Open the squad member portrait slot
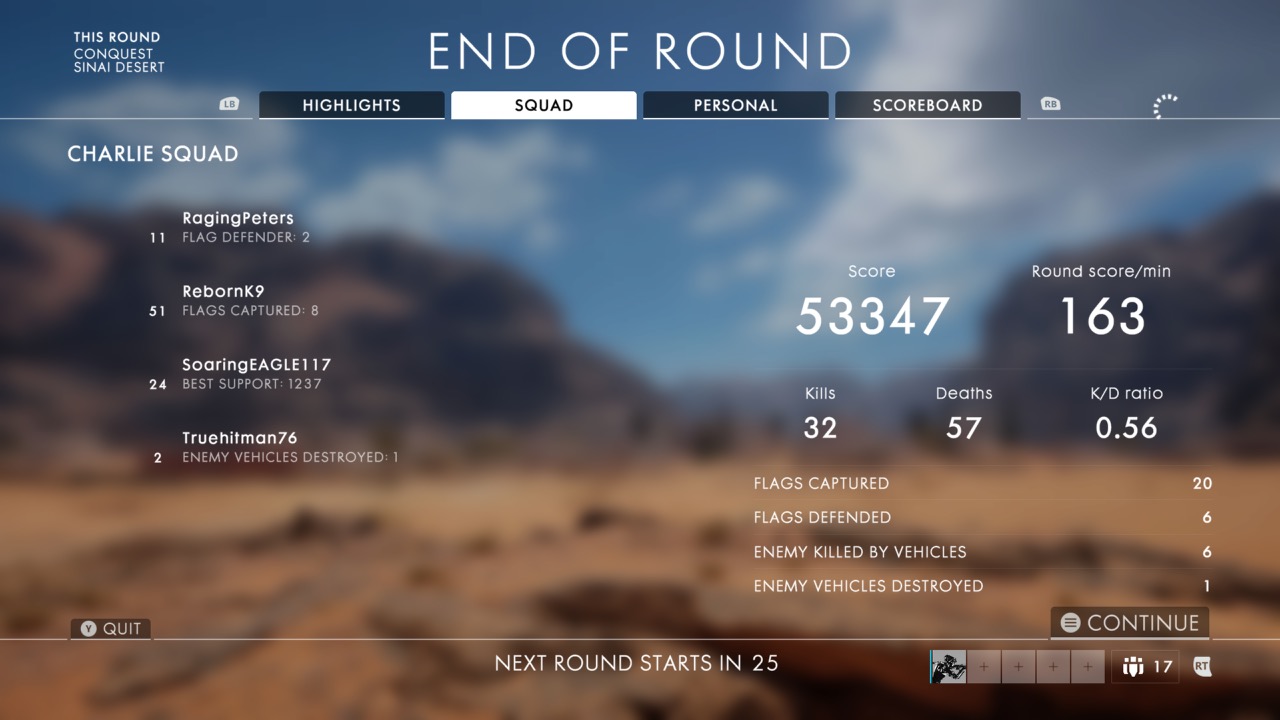Image resolution: width=1280 pixels, height=720 pixels. (948, 667)
